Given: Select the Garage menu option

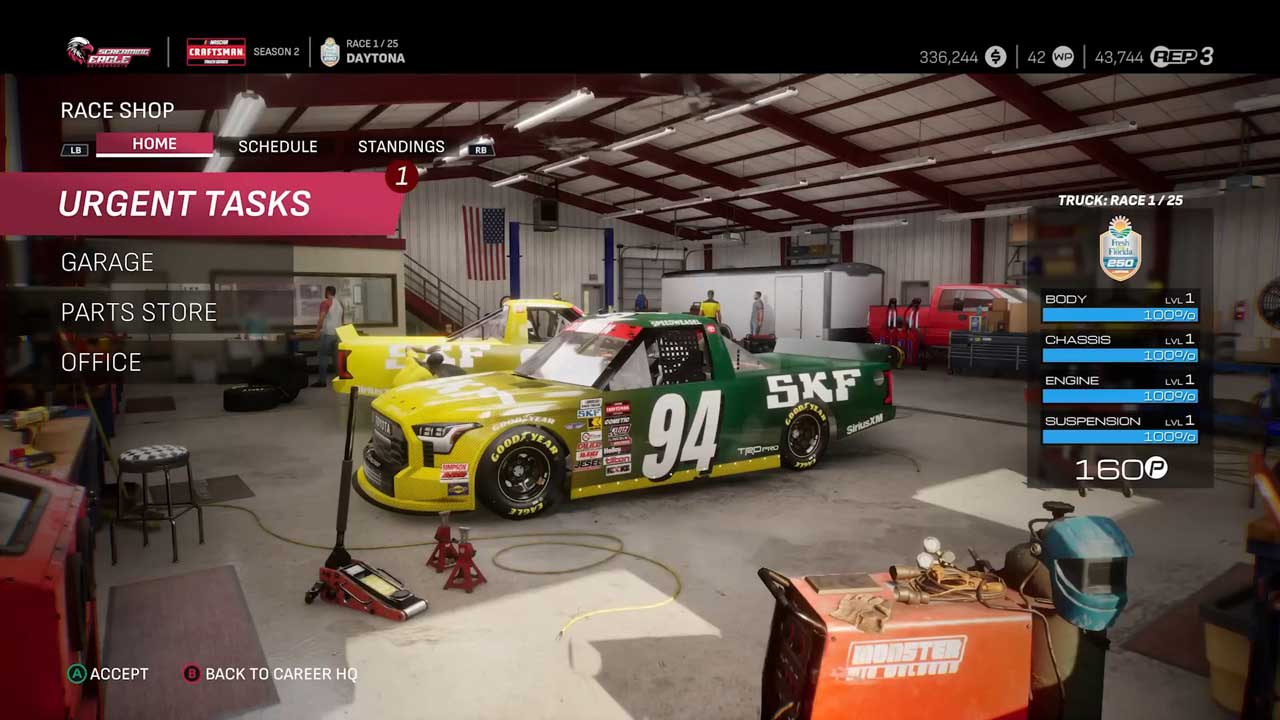Looking at the screenshot, I should [107, 262].
